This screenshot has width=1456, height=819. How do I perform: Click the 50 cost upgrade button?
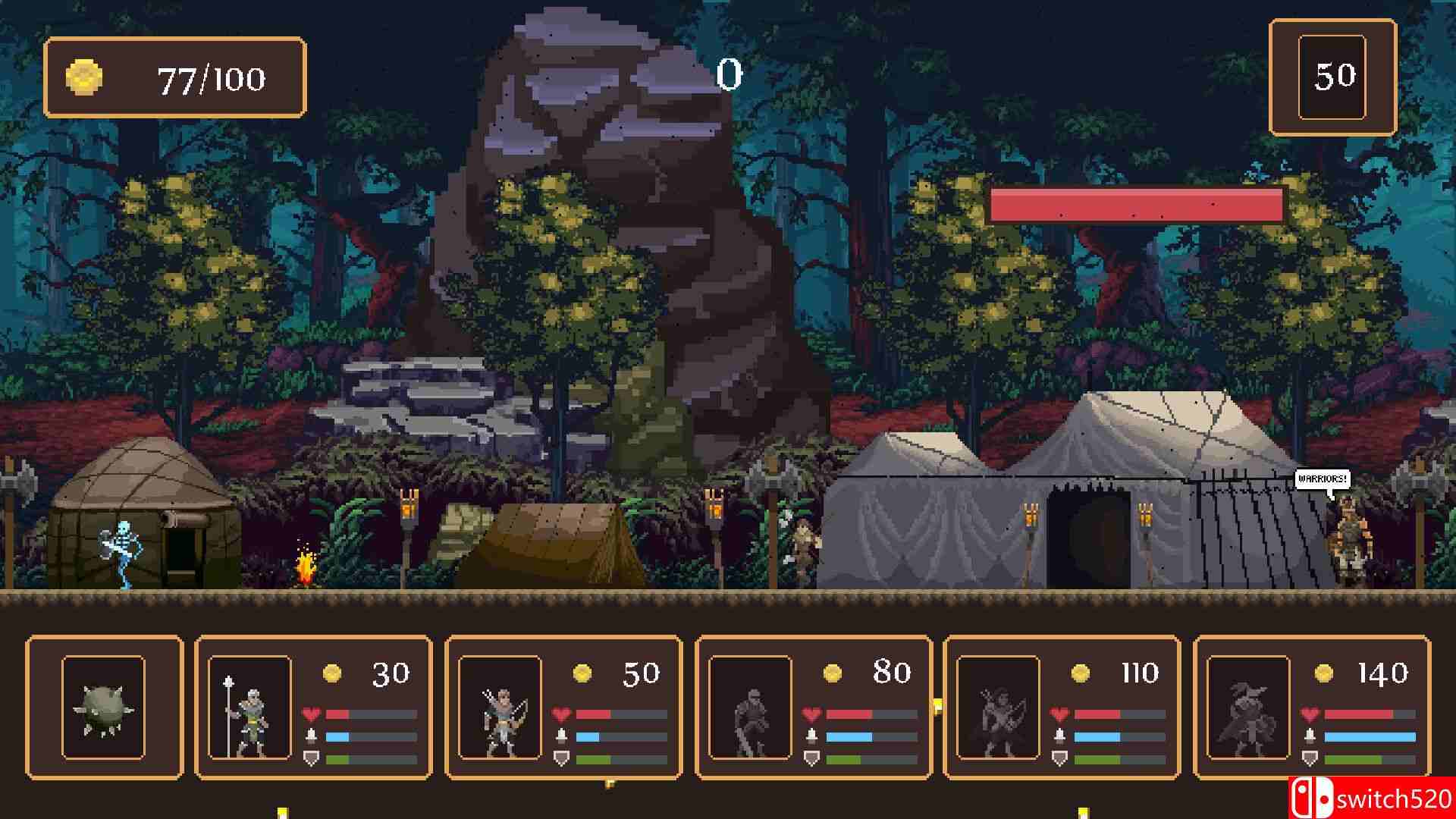[x=1332, y=77]
